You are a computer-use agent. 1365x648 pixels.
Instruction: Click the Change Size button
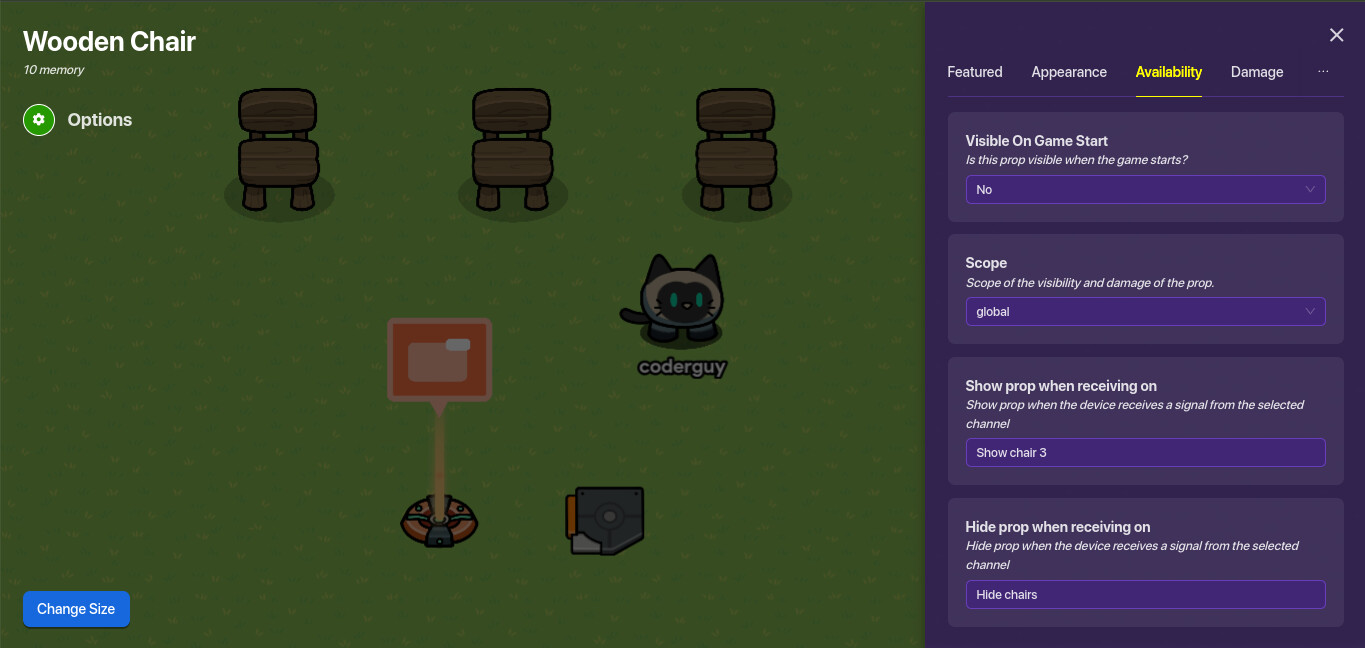pos(76,609)
